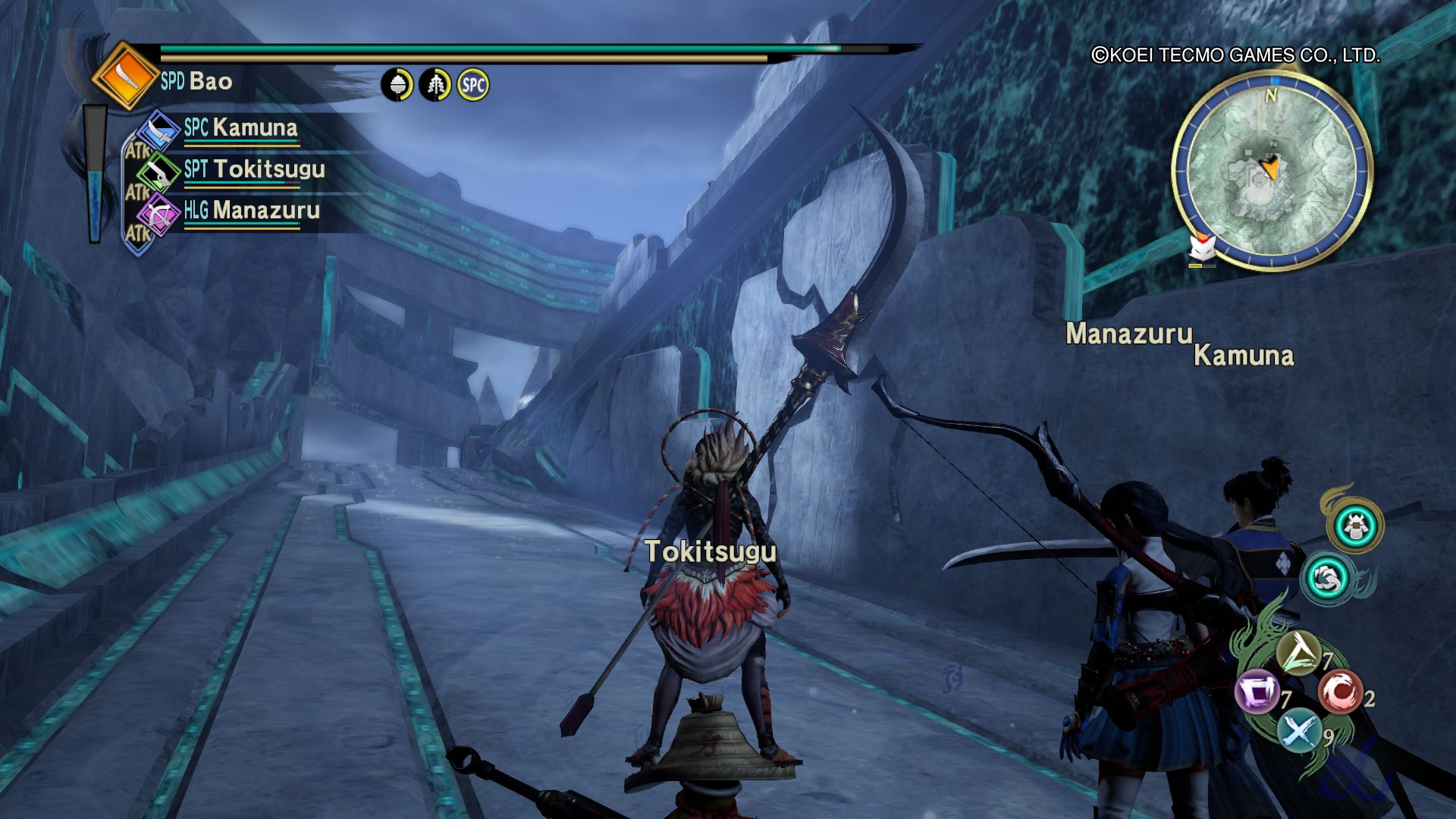Open the circular minimap
Viewport: 1456px width, 819px height.
1272,171
